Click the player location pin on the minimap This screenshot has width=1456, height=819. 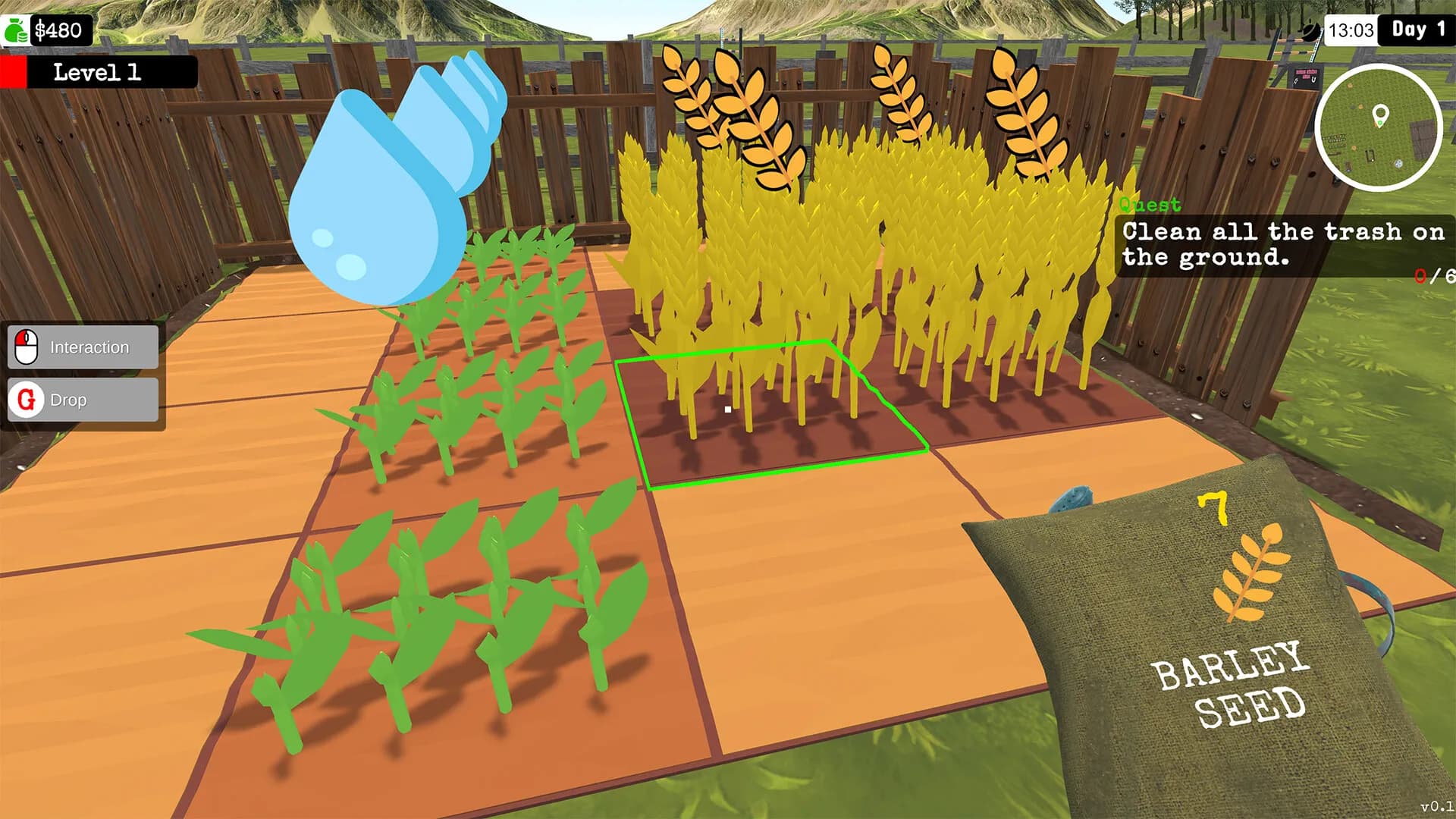coord(1382,115)
